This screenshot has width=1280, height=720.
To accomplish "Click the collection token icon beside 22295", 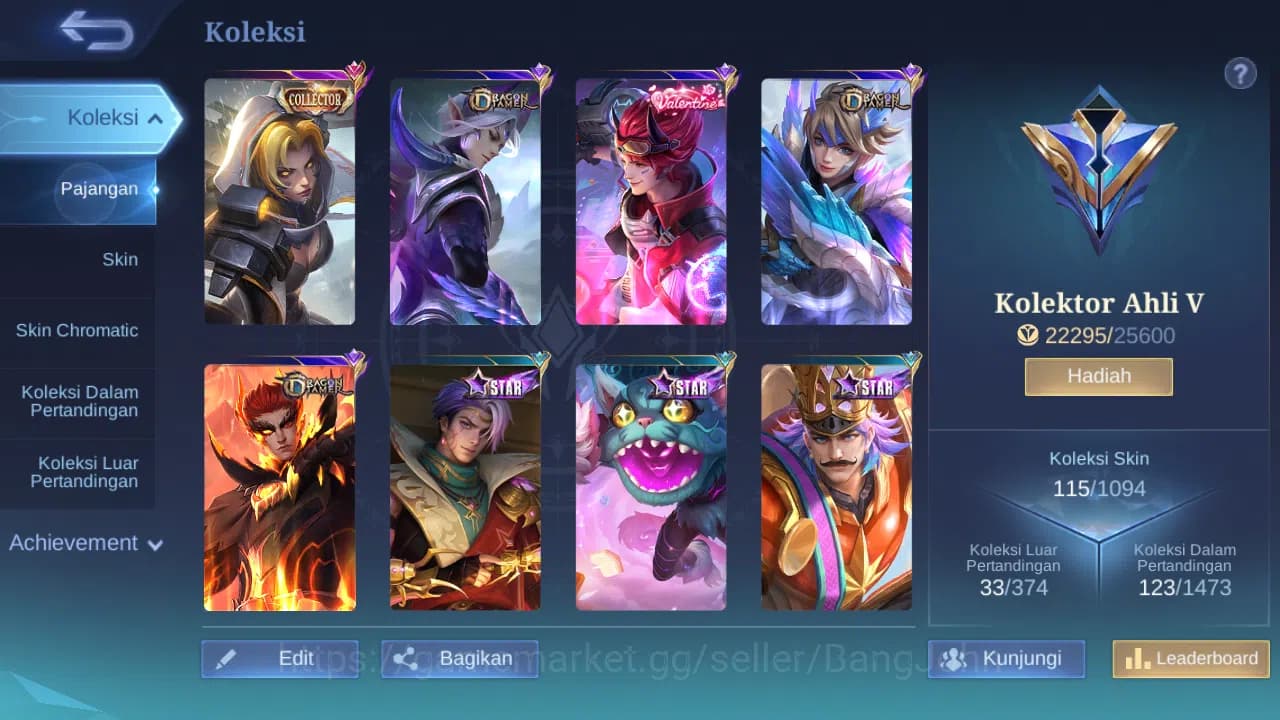I will (x=1028, y=336).
